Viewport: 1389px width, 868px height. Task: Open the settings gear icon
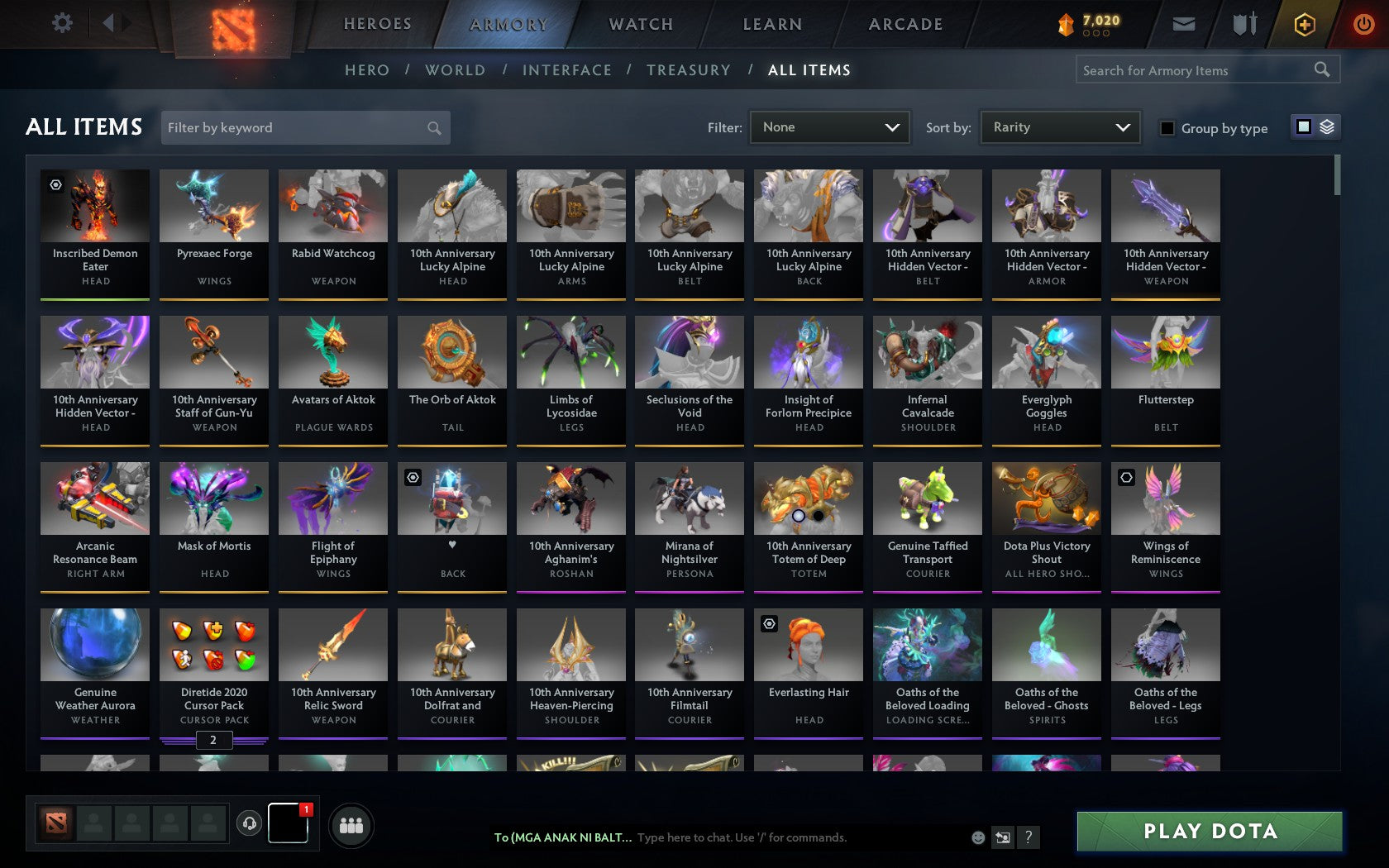pyautogui.click(x=60, y=23)
